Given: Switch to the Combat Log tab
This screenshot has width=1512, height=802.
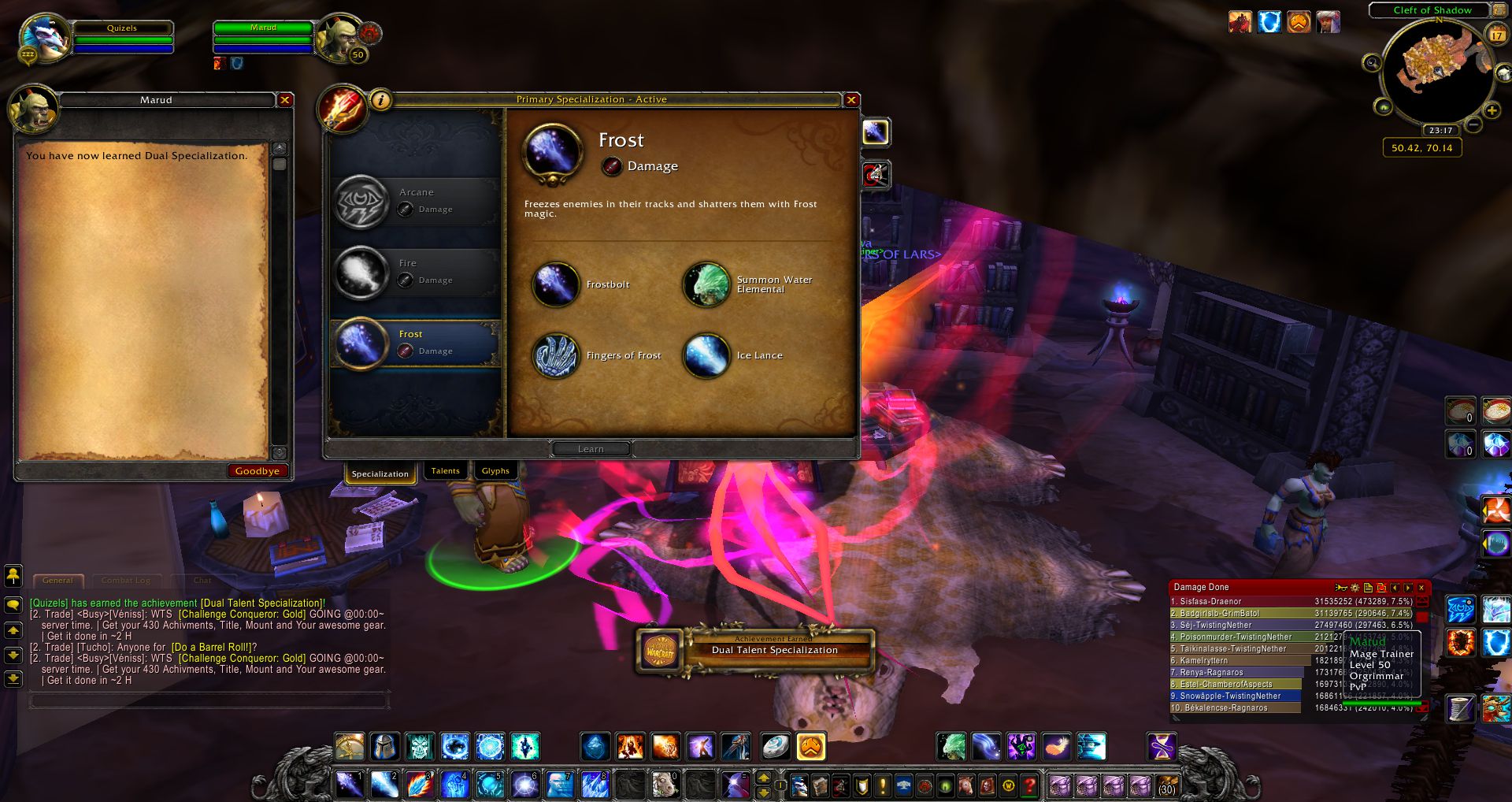Looking at the screenshot, I should (125, 581).
